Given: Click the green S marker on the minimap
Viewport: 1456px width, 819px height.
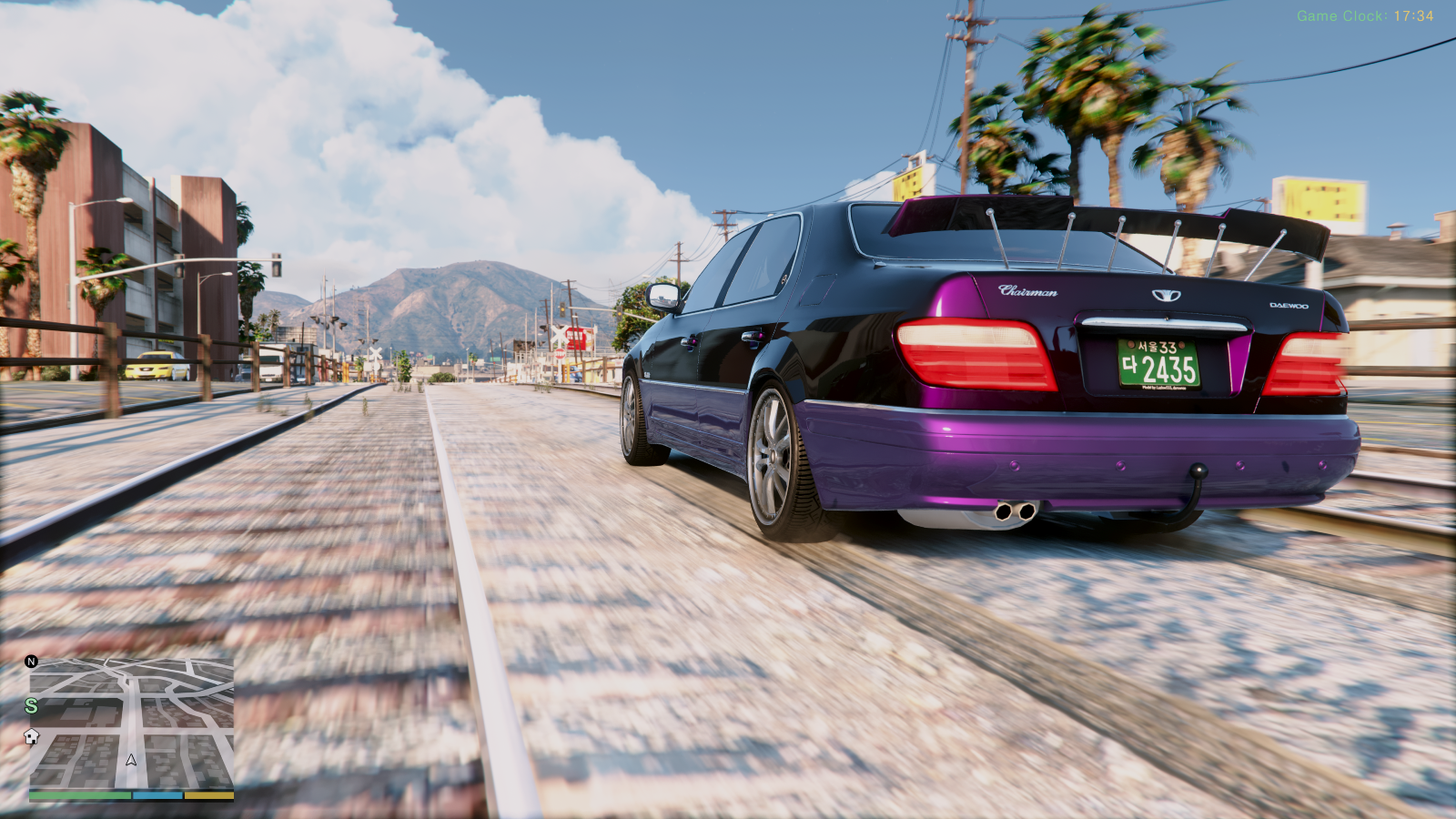Looking at the screenshot, I should pyautogui.click(x=30, y=706).
